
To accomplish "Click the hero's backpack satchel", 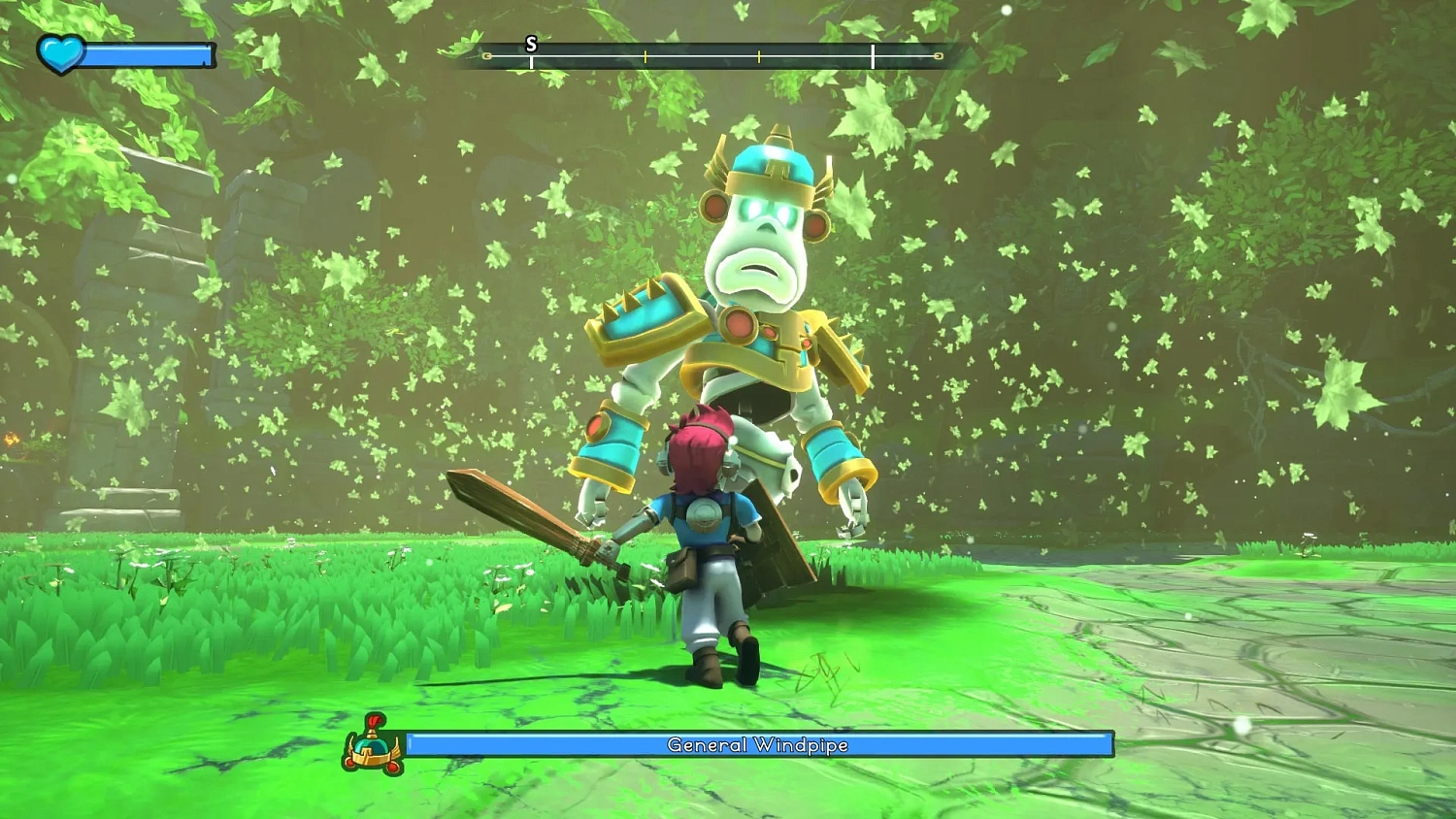I will click(x=683, y=568).
